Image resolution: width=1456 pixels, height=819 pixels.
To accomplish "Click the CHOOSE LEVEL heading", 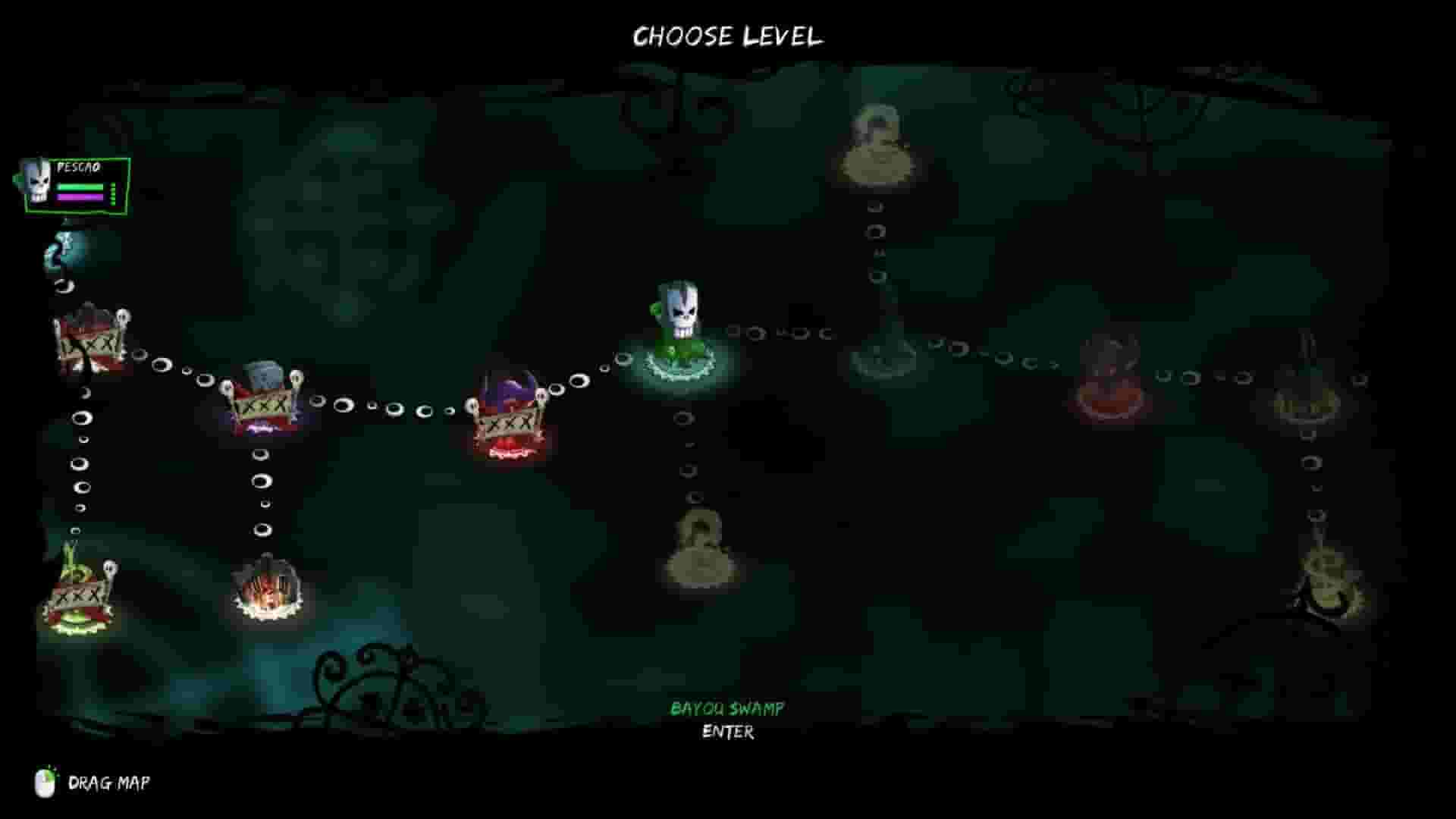I will coord(728,36).
